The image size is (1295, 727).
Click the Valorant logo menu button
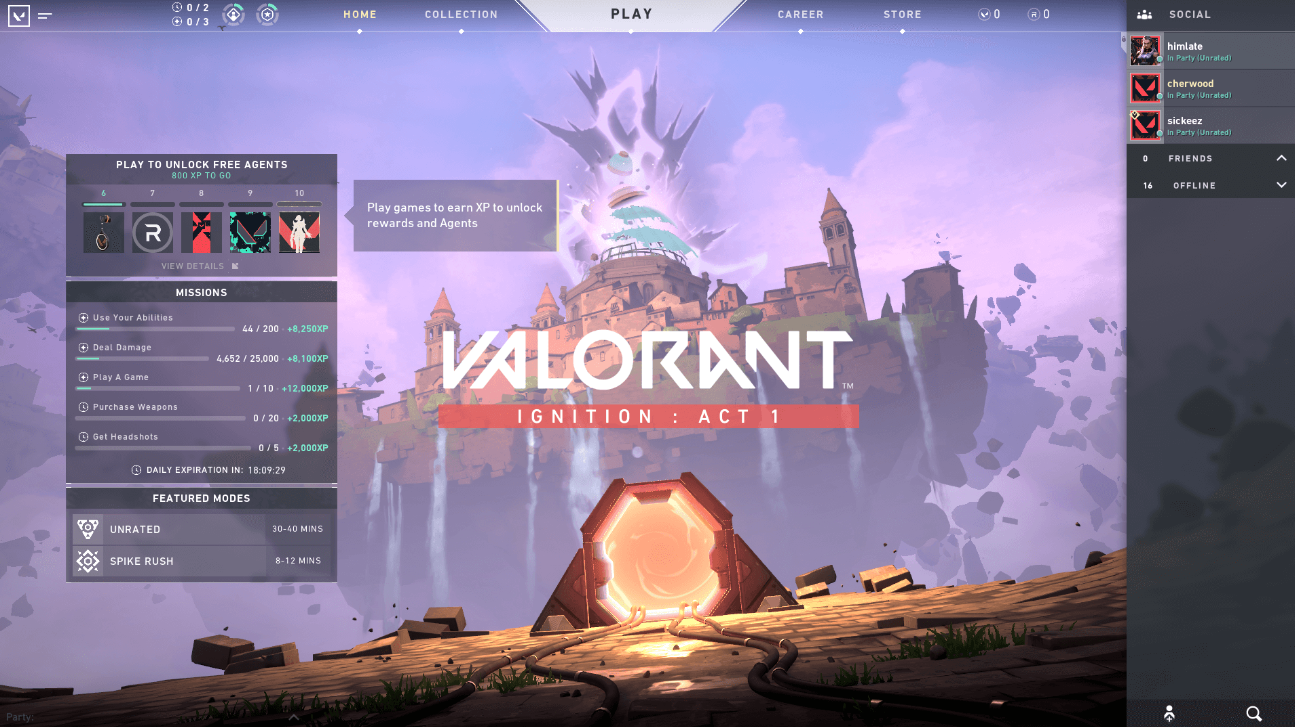(x=18, y=15)
